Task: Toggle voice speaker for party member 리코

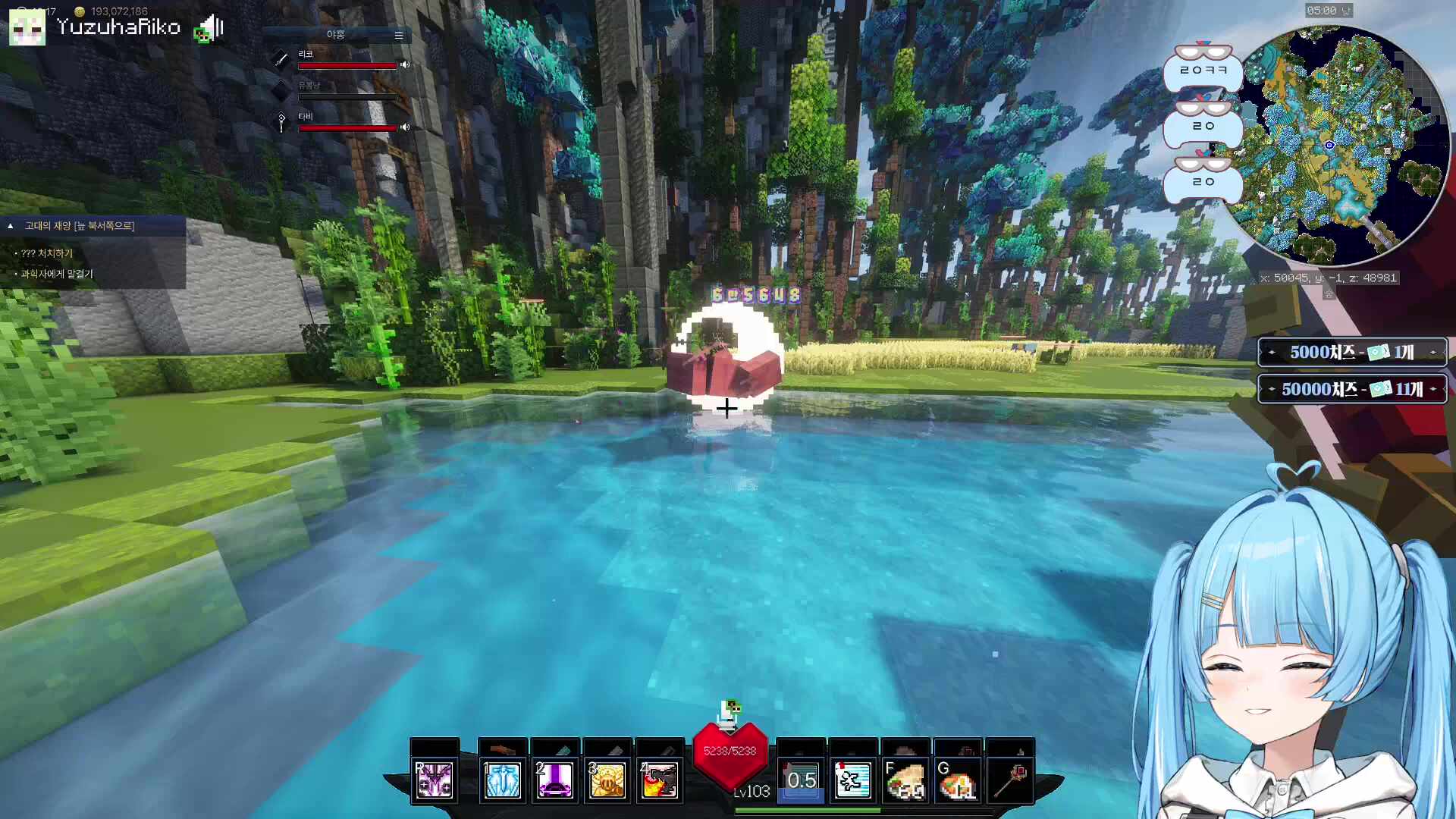Action: pos(405,65)
